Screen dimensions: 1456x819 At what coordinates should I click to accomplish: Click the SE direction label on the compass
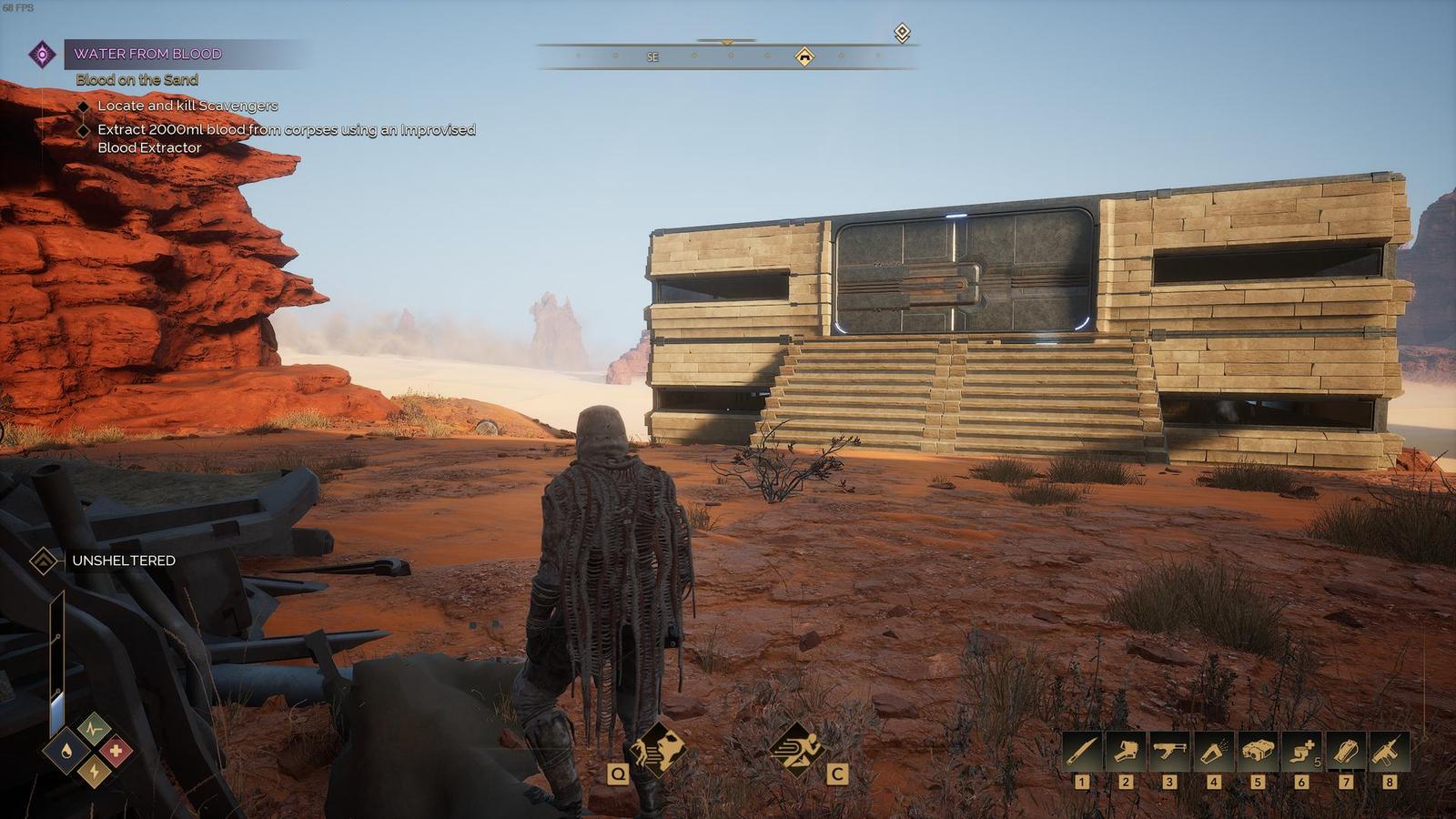click(652, 57)
